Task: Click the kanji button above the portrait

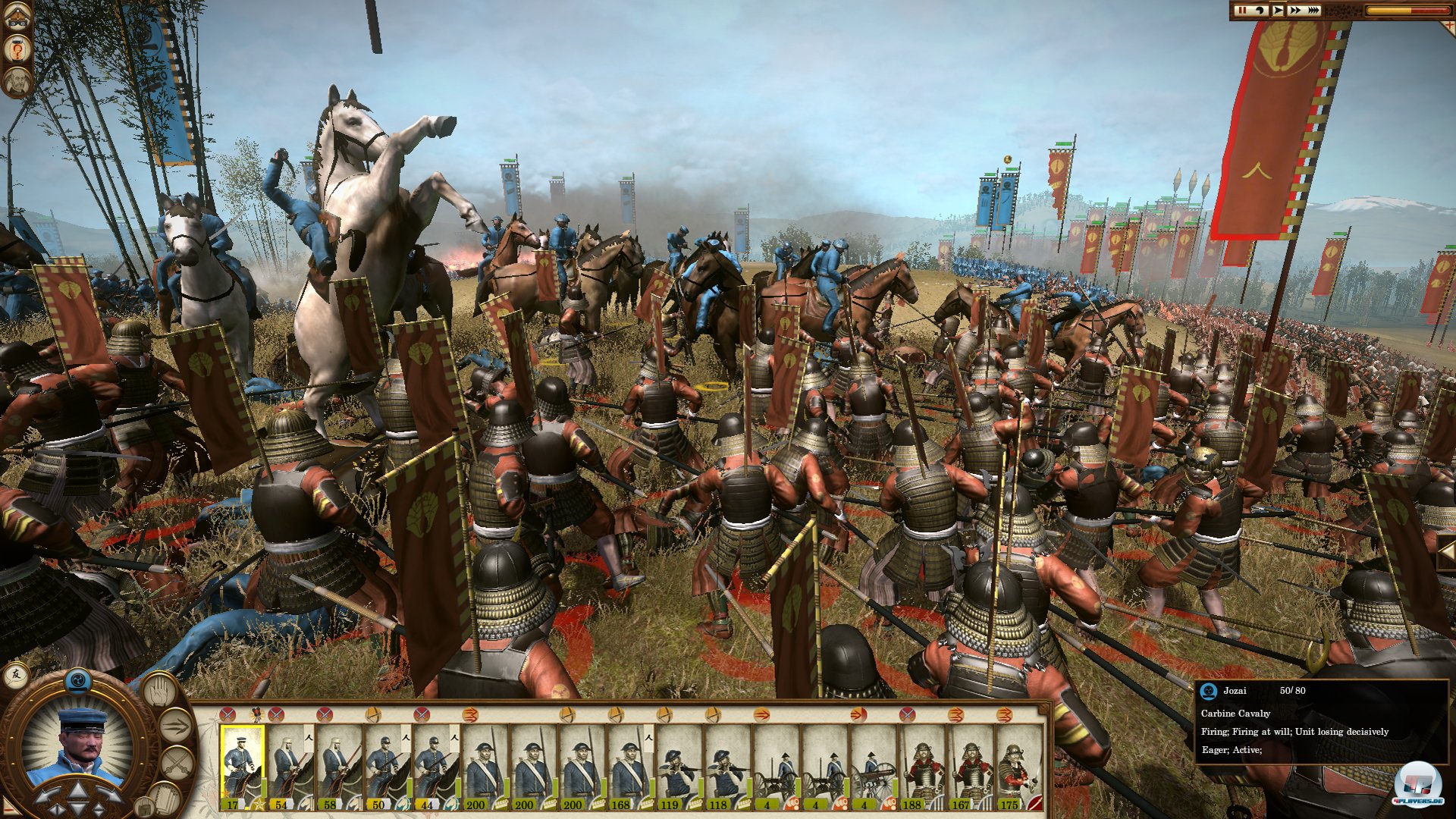Action: tap(16, 674)
